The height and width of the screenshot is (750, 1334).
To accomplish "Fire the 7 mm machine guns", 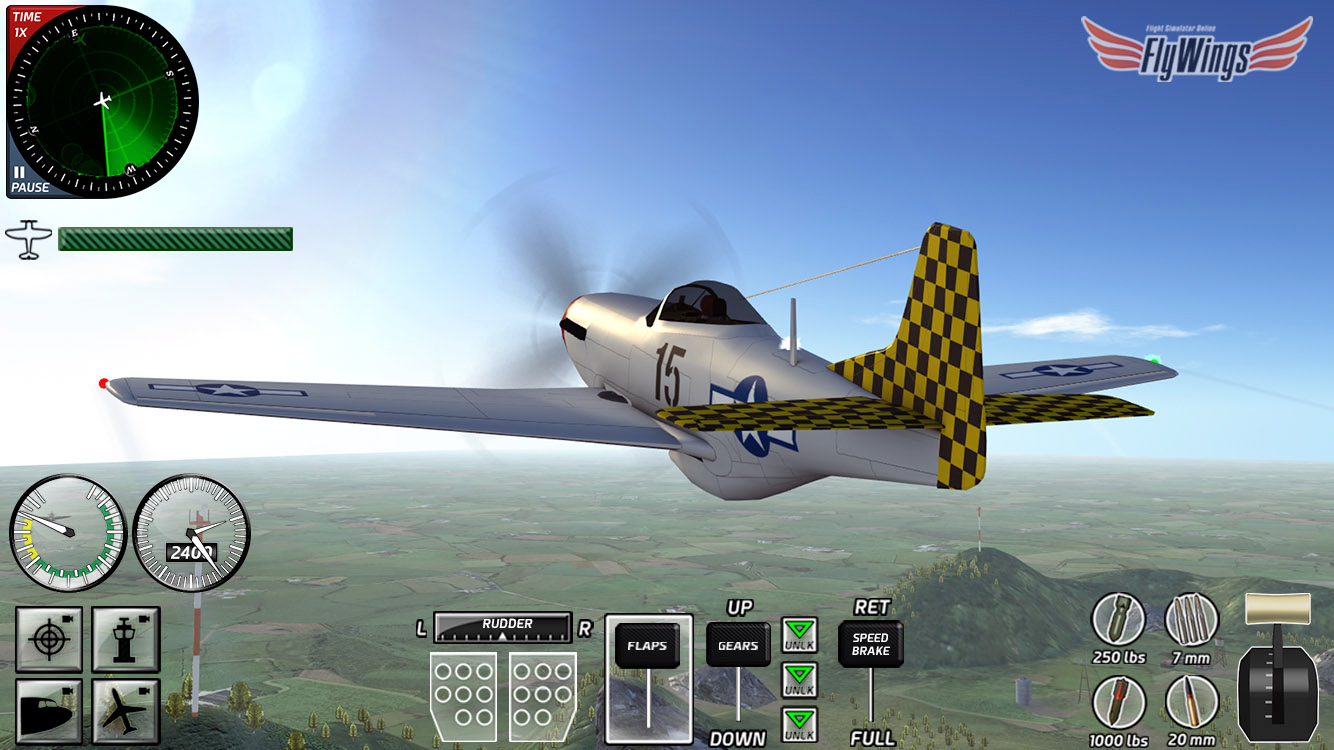I will tap(1192, 619).
